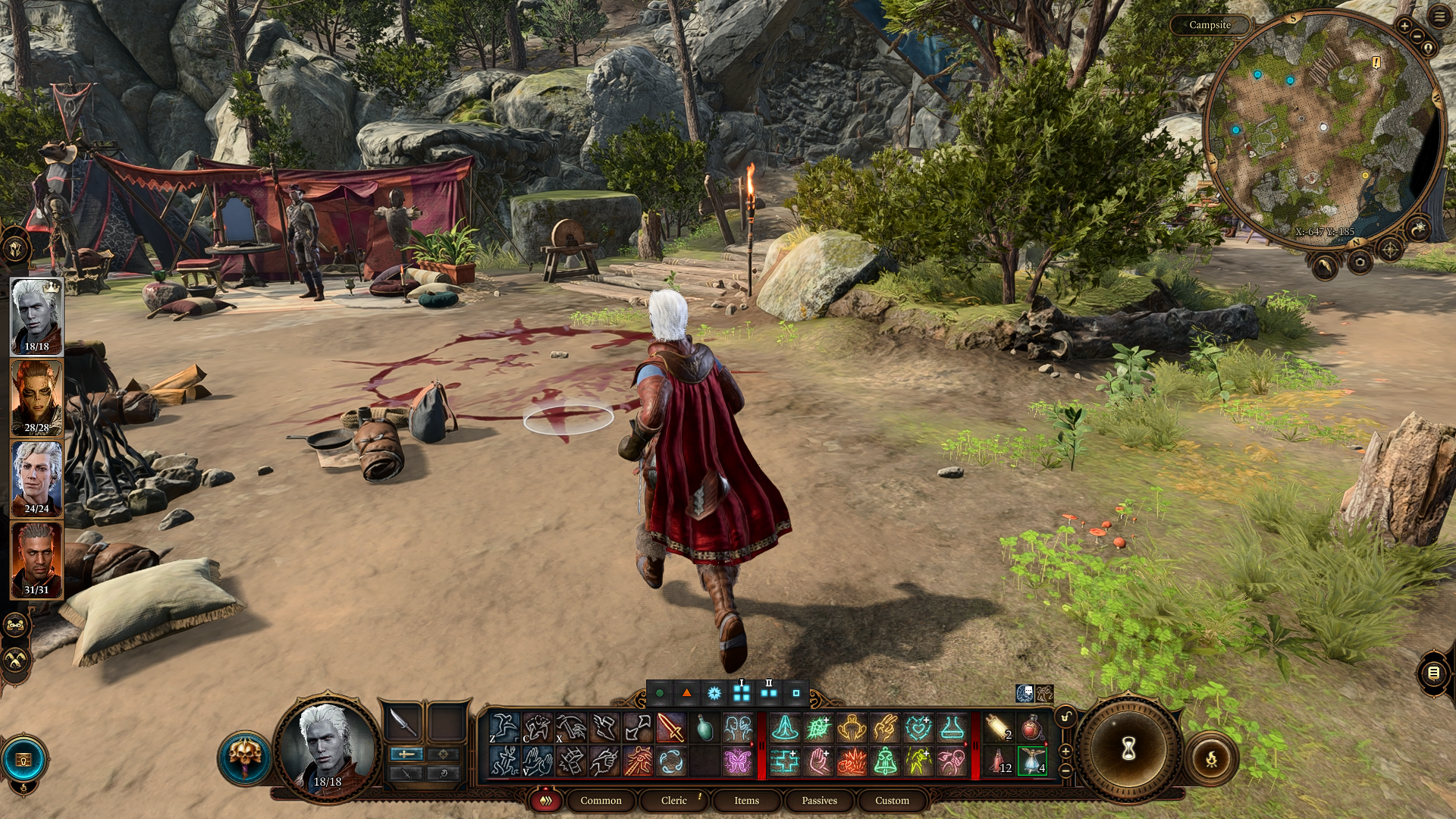Show the Items hotbar tab

point(746,800)
